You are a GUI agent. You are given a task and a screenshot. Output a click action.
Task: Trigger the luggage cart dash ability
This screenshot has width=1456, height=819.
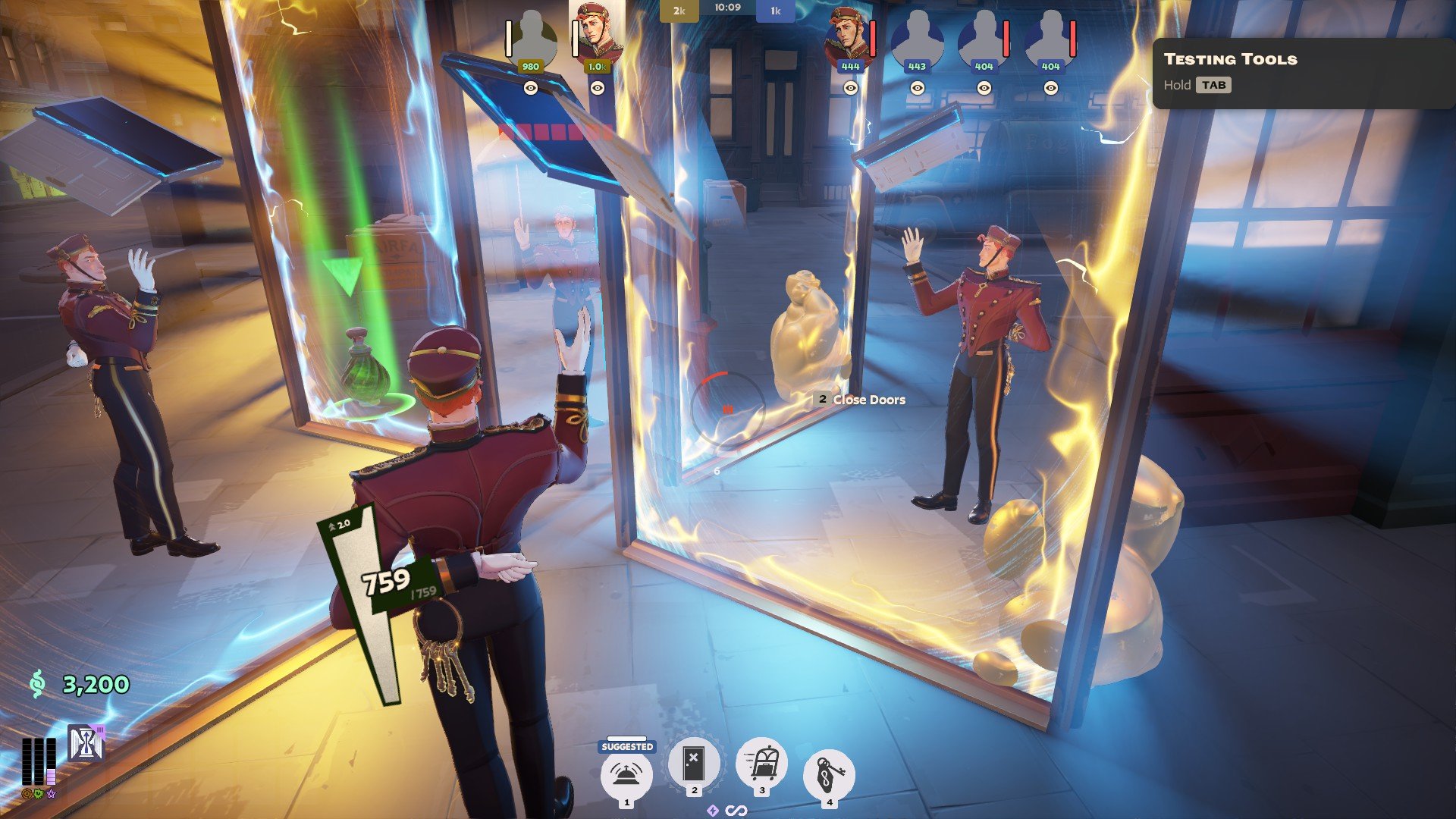pos(761,763)
